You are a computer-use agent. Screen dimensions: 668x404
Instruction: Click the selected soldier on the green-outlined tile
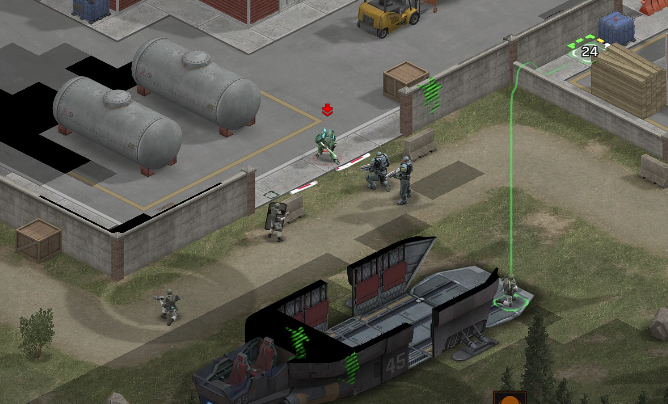pos(509,291)
